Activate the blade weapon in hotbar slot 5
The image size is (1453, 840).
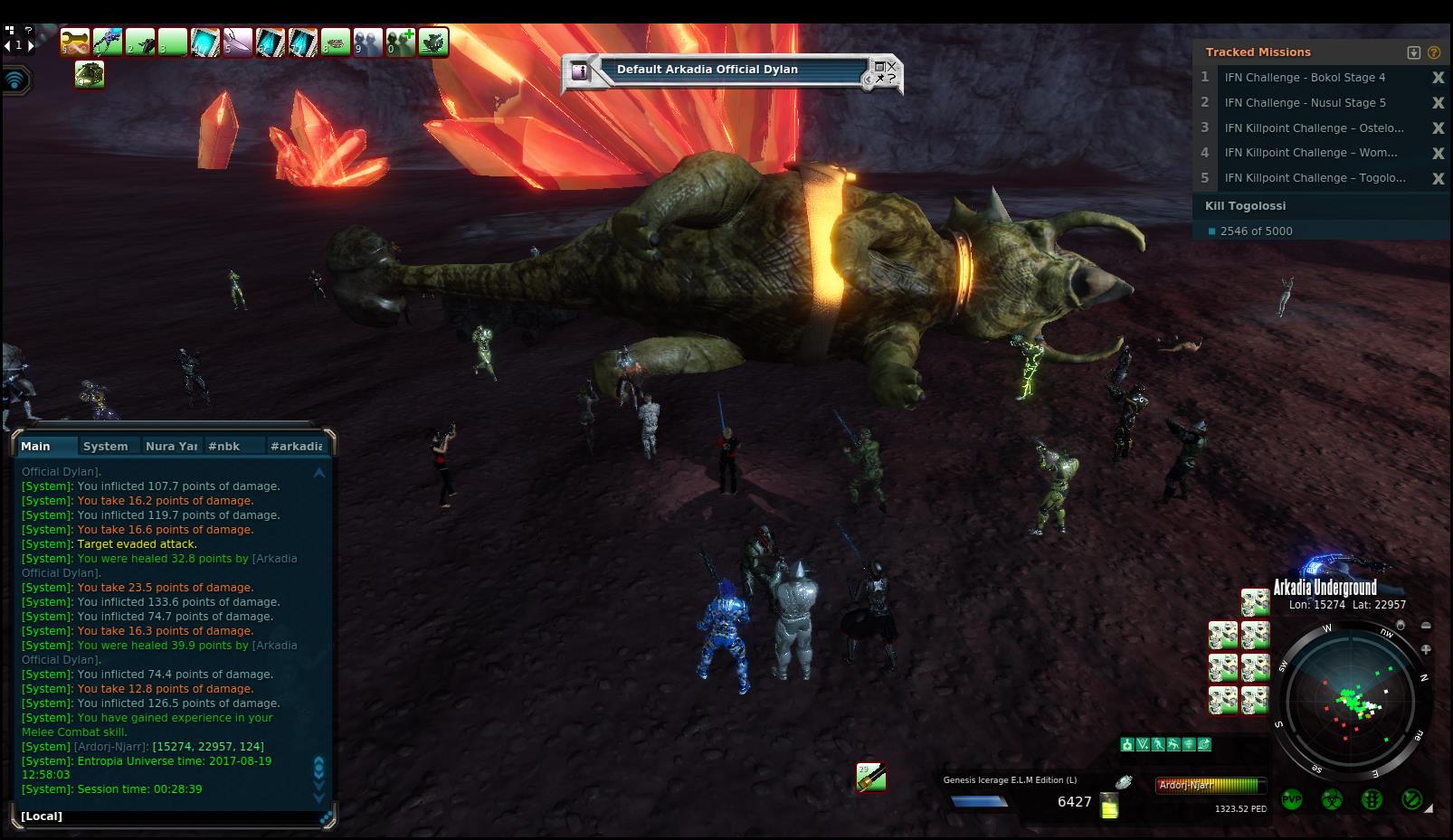[238, 42]
